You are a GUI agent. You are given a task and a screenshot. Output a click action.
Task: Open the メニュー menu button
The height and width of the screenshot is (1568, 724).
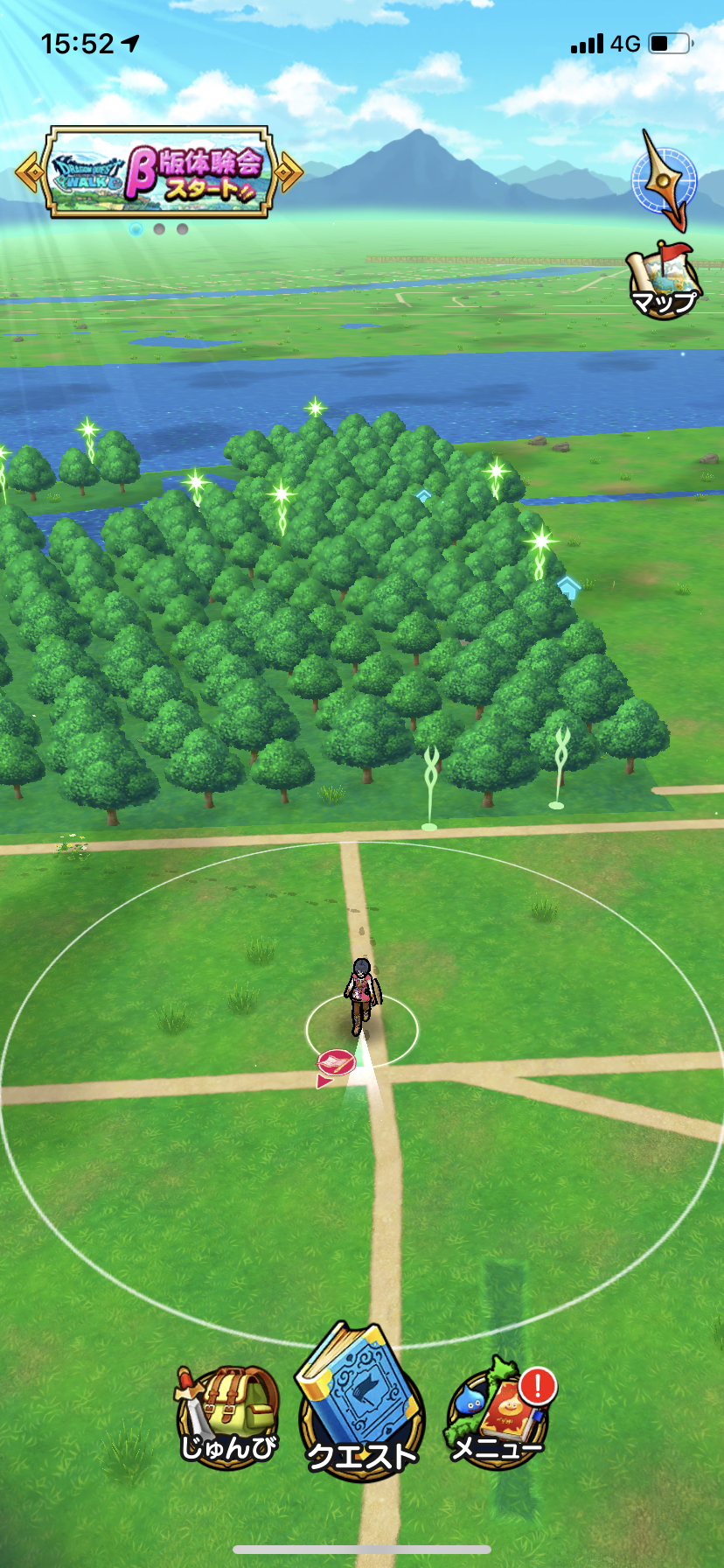point(497,1416)
